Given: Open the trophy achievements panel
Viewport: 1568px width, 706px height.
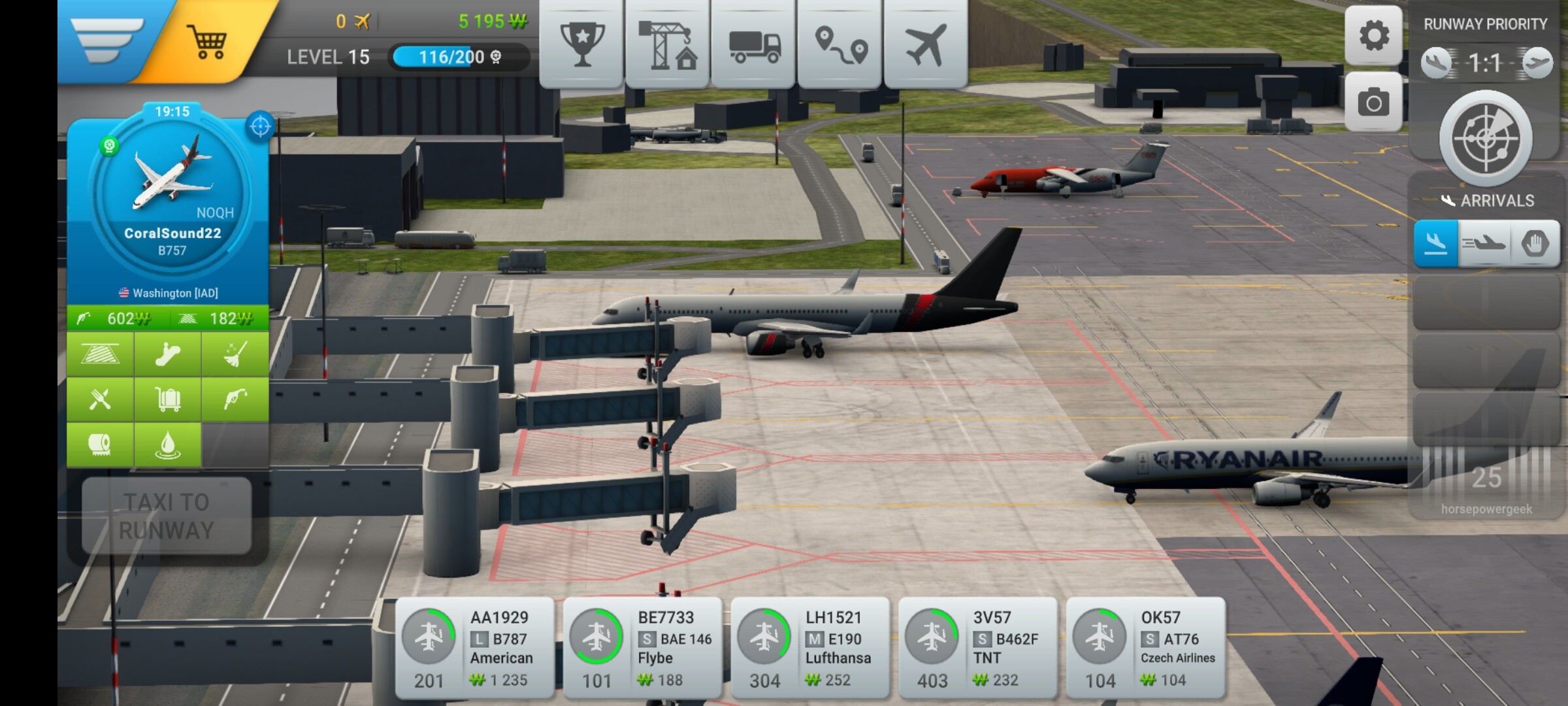Looking at the screenshot, I should pos(581,43).
